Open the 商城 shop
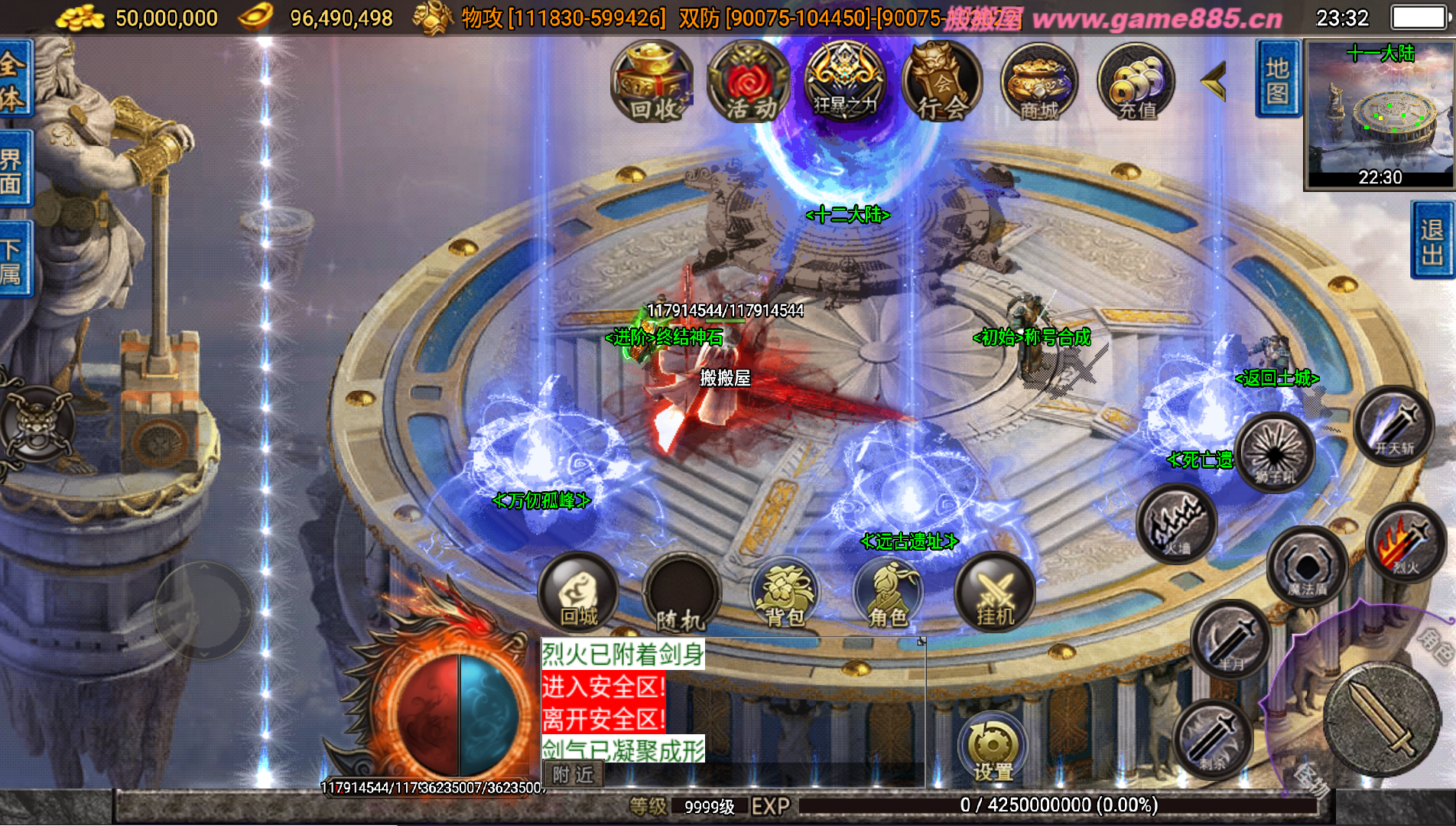Screen dimensions: 1456x826 point(1039,83)
